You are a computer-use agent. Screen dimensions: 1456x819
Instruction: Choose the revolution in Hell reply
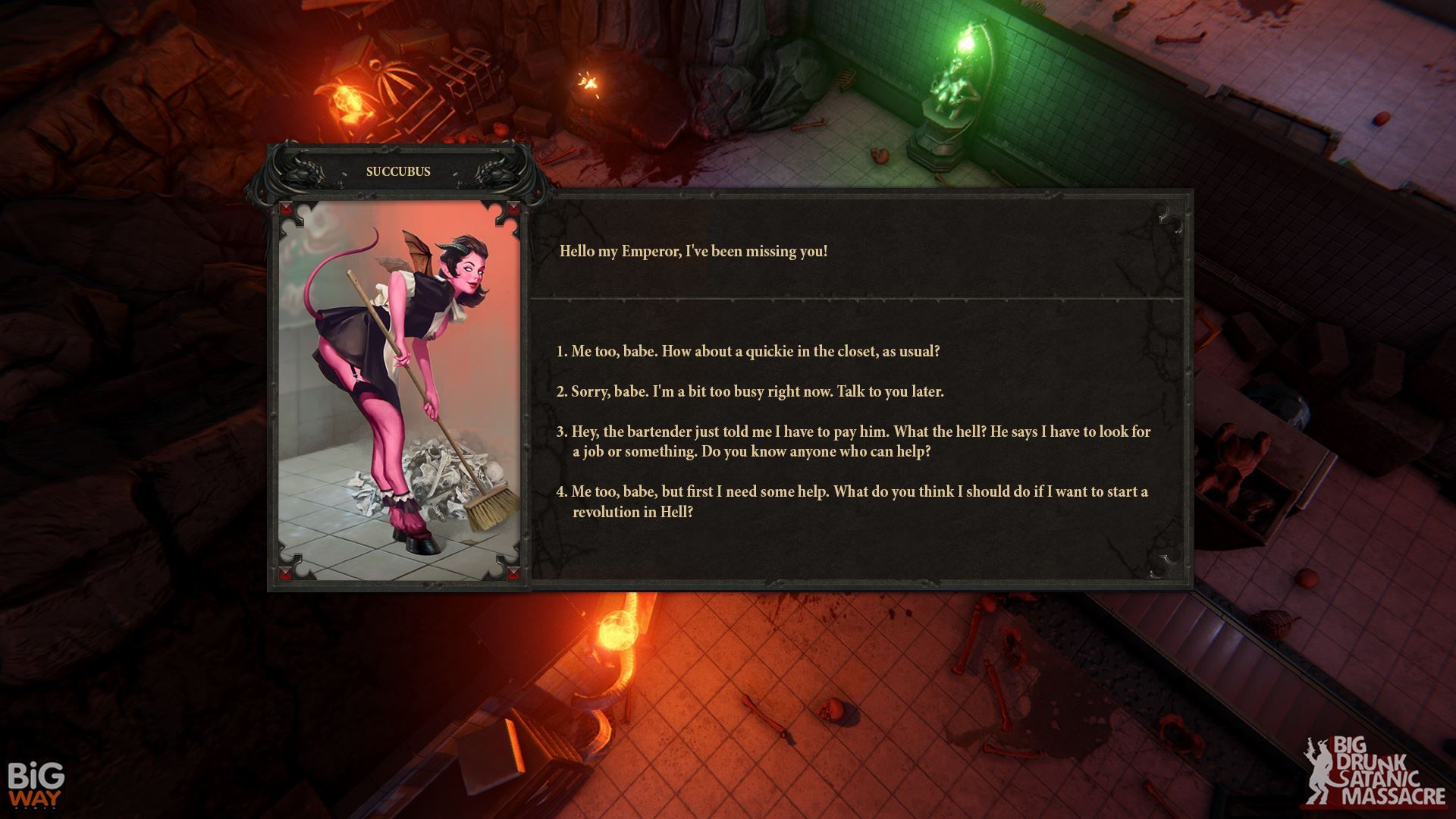tap(852, 501)
